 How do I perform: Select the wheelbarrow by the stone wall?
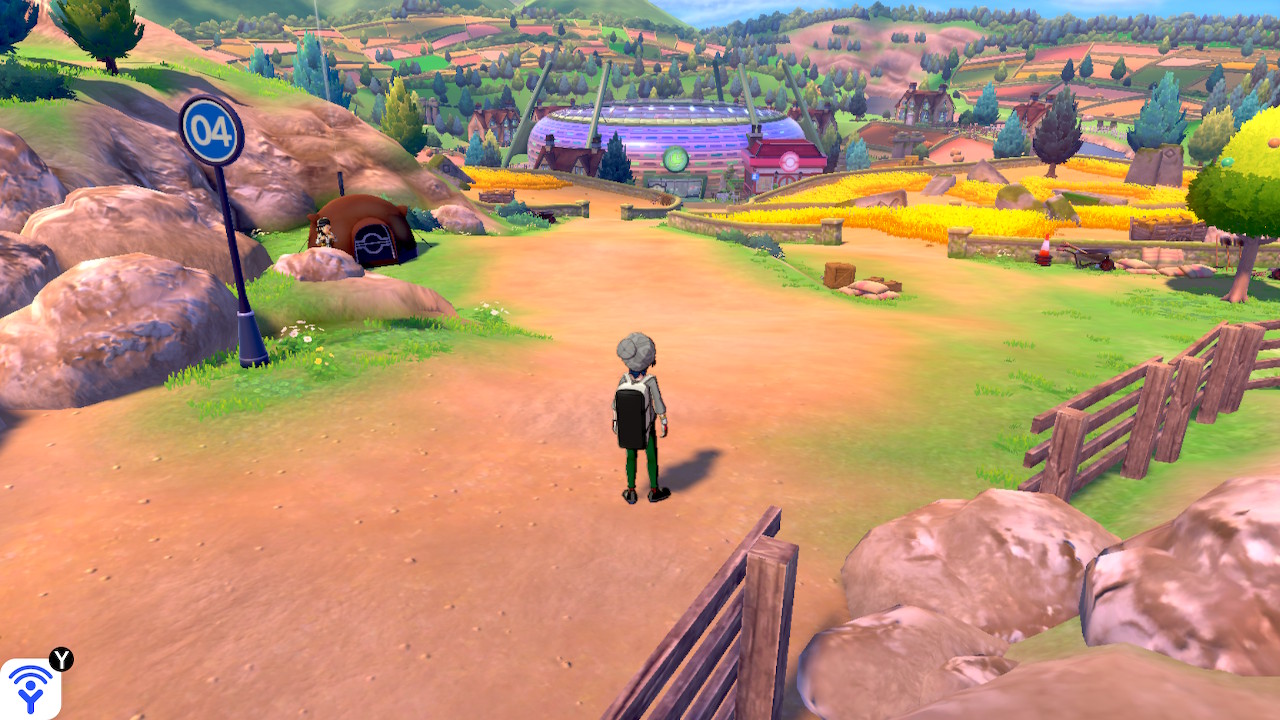(x=1092, y=256)
